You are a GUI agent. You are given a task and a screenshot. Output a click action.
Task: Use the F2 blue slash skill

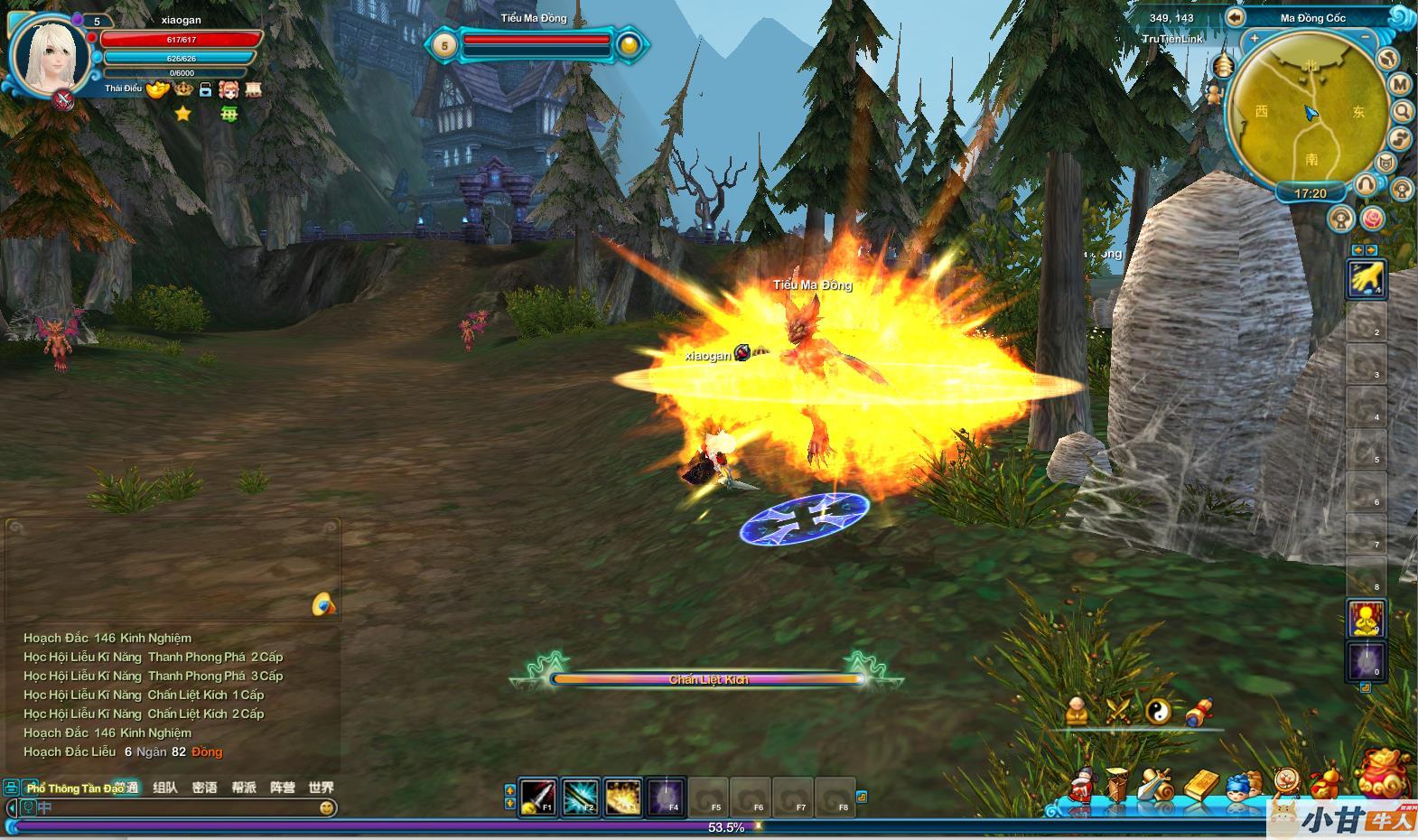coord(581,797)
